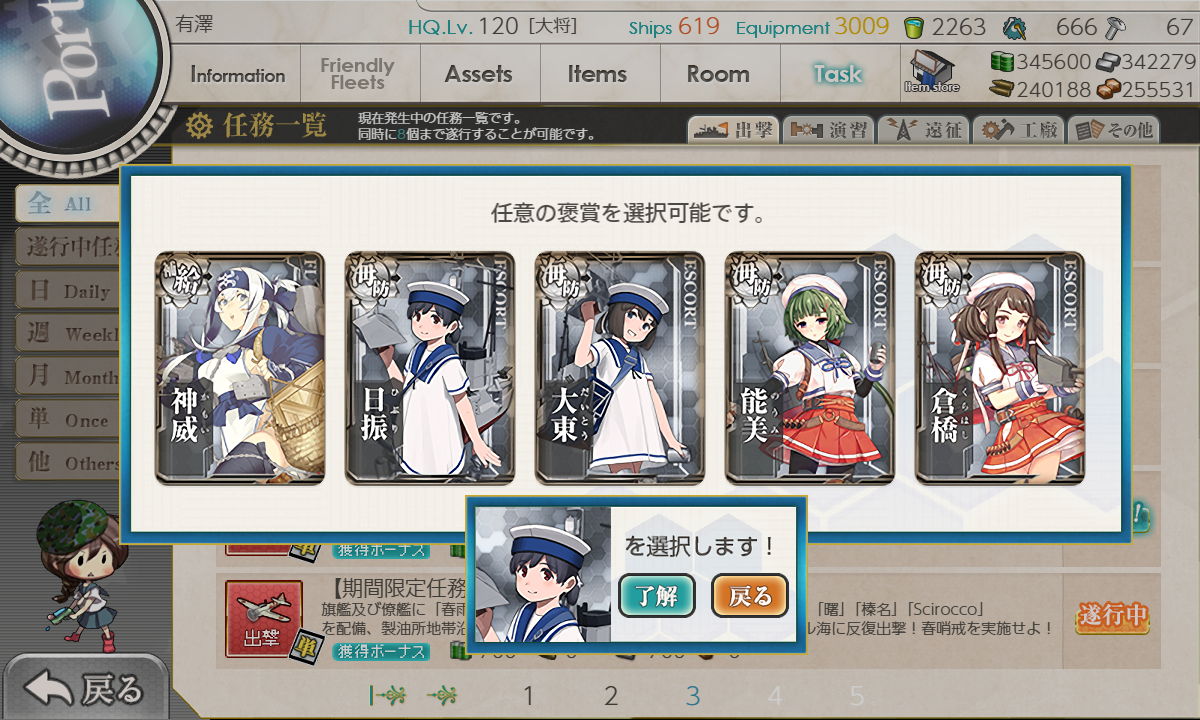Confirm selection with the 了解 button
1200x720 pixels.
[x=656, y=597]
